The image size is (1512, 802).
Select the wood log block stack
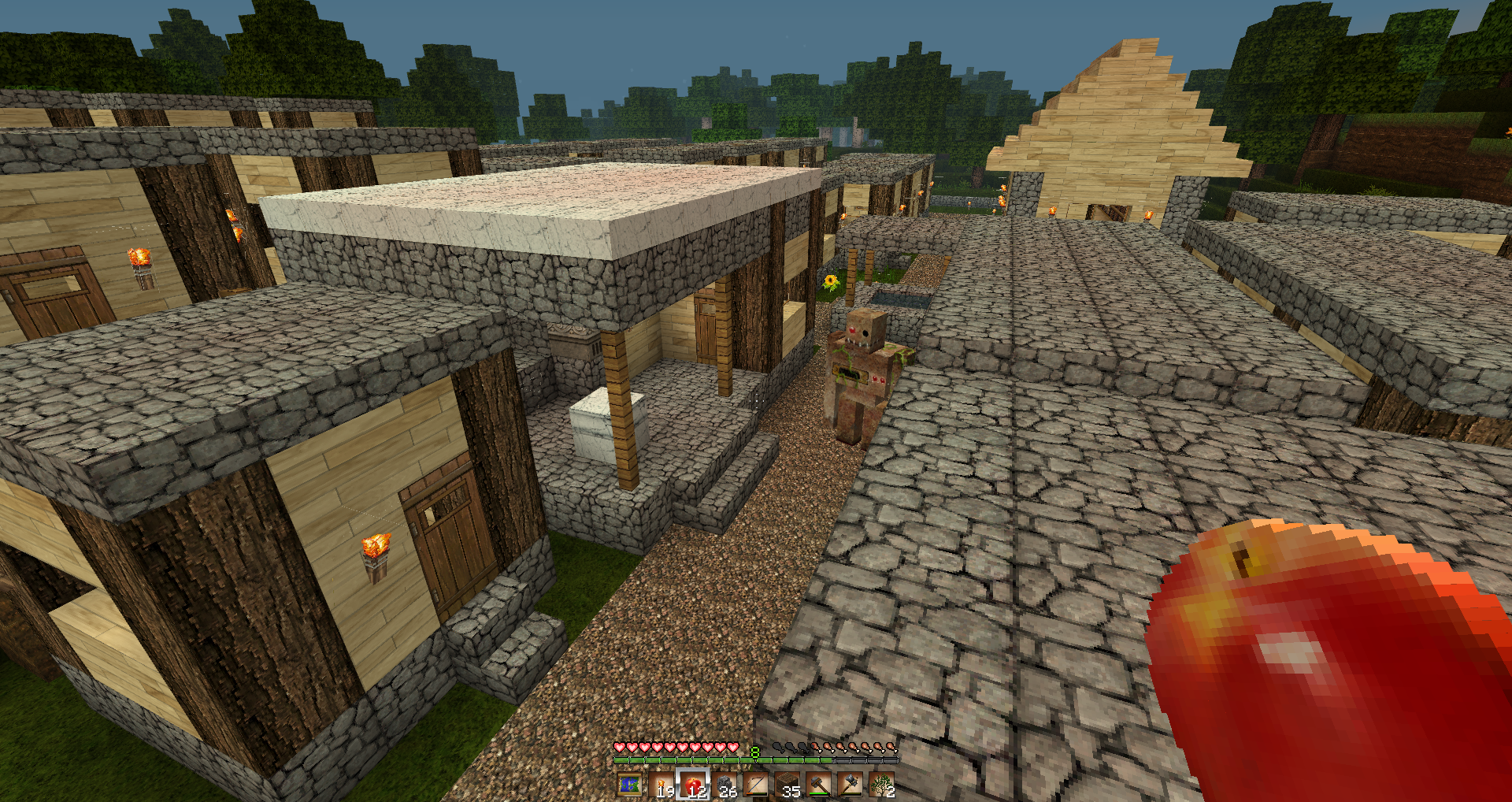click(x=787, y=785)
